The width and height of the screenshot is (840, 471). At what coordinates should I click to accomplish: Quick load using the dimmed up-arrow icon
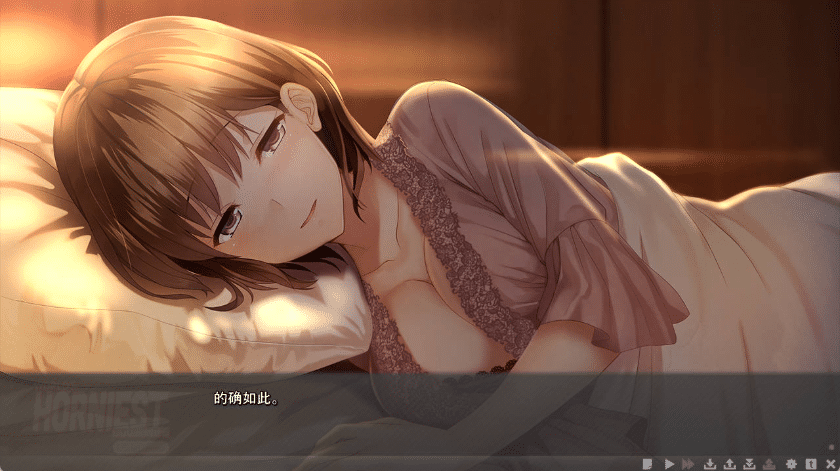click(770, 463)
